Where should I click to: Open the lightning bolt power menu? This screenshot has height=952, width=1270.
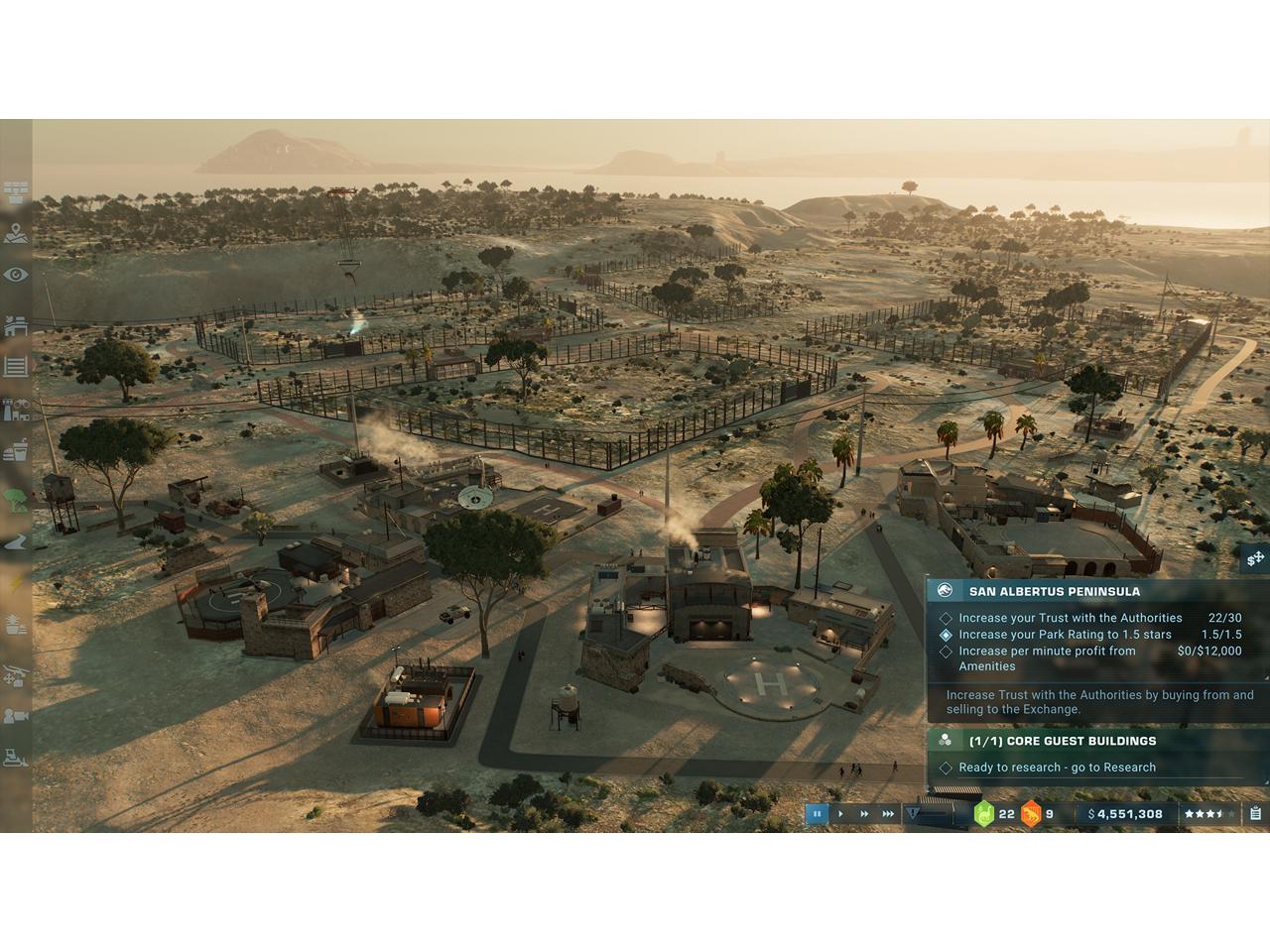(x=15, y=583)
